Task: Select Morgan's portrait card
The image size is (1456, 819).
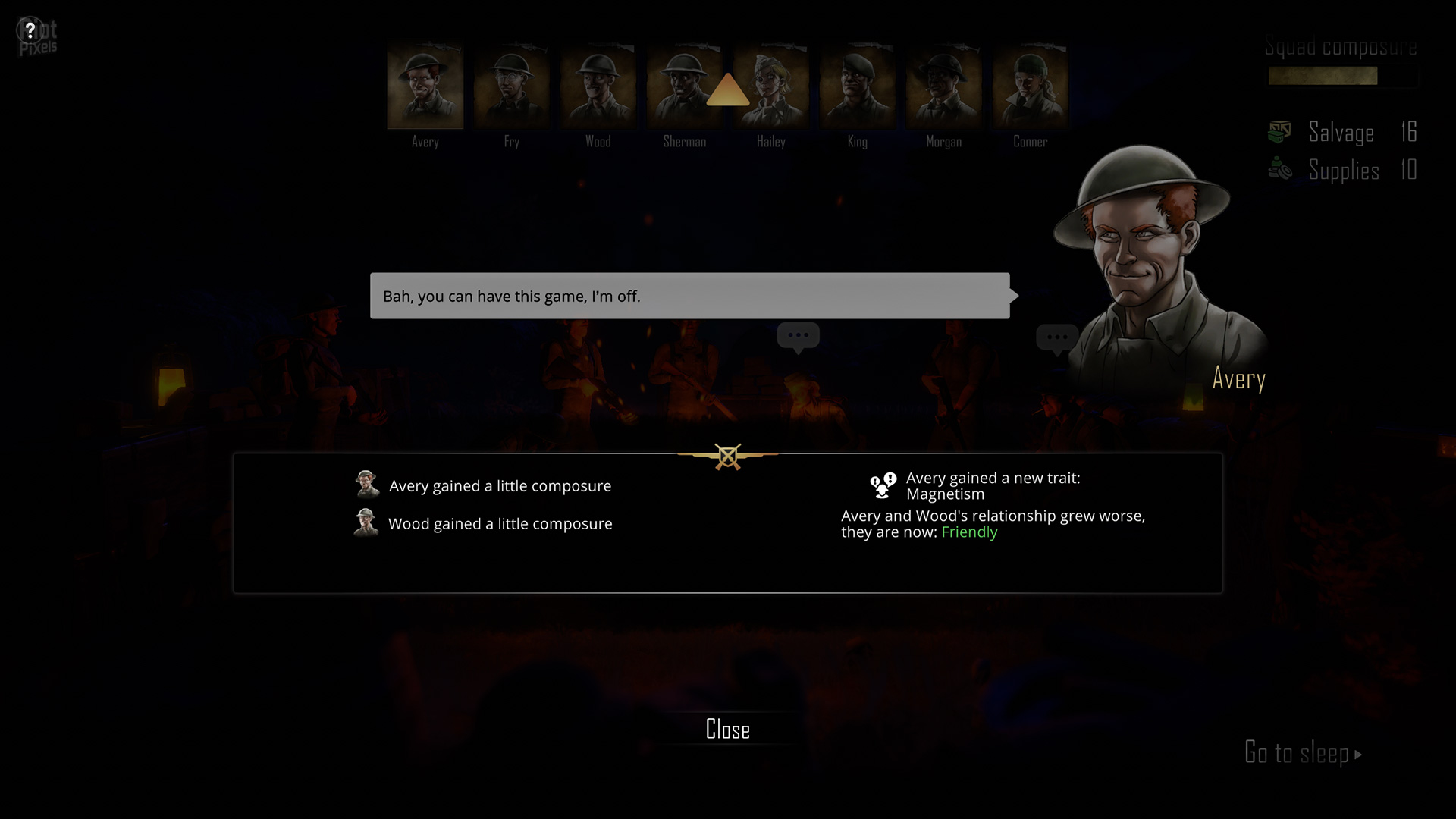Action: [x=944, y=87]
